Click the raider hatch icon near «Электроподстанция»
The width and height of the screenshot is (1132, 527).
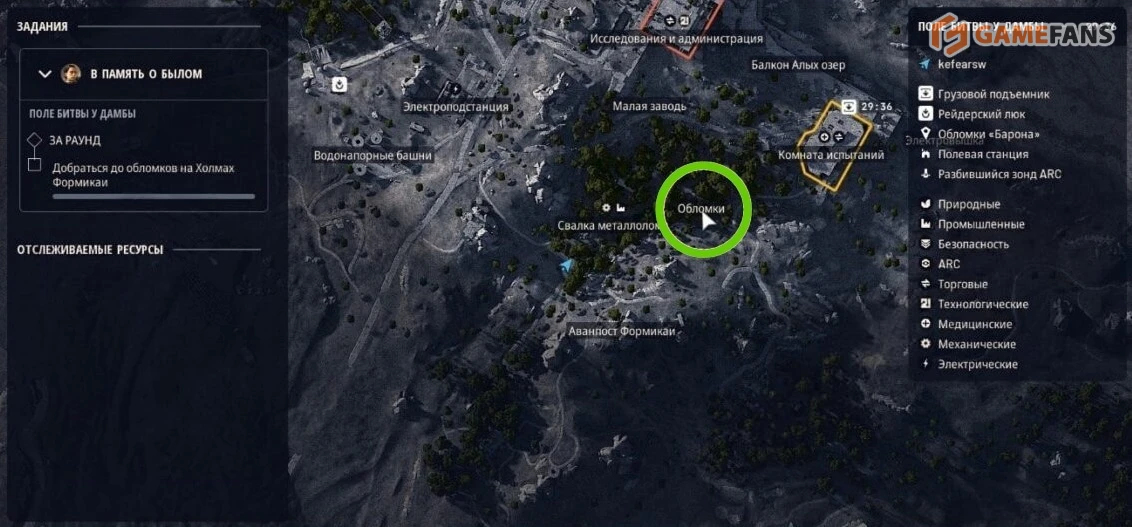coord(340,84)
